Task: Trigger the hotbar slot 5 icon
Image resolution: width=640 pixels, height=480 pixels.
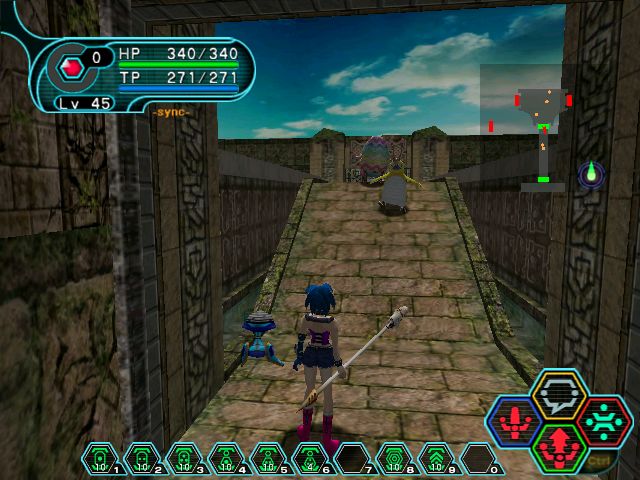Action: pos(268,458)
